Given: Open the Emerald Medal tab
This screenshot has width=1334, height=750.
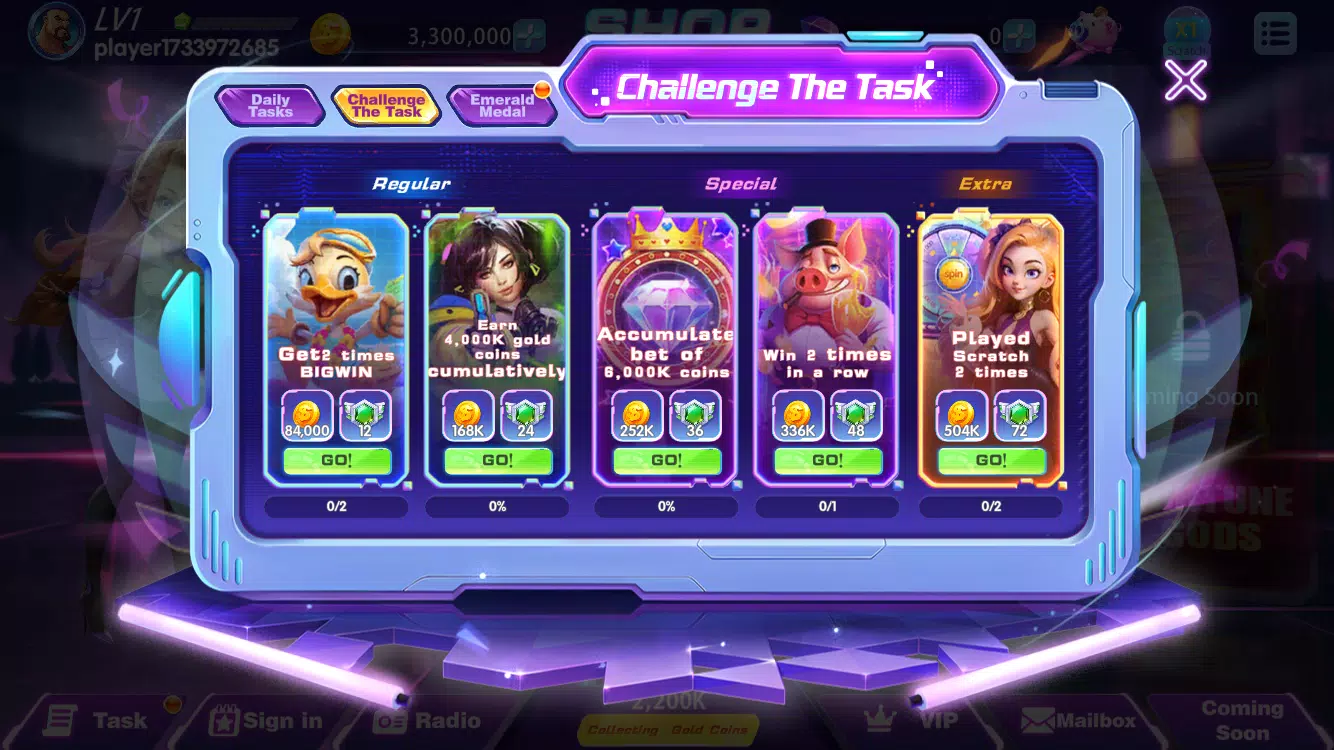Looking at the screenshot, I should click(502, 106).
